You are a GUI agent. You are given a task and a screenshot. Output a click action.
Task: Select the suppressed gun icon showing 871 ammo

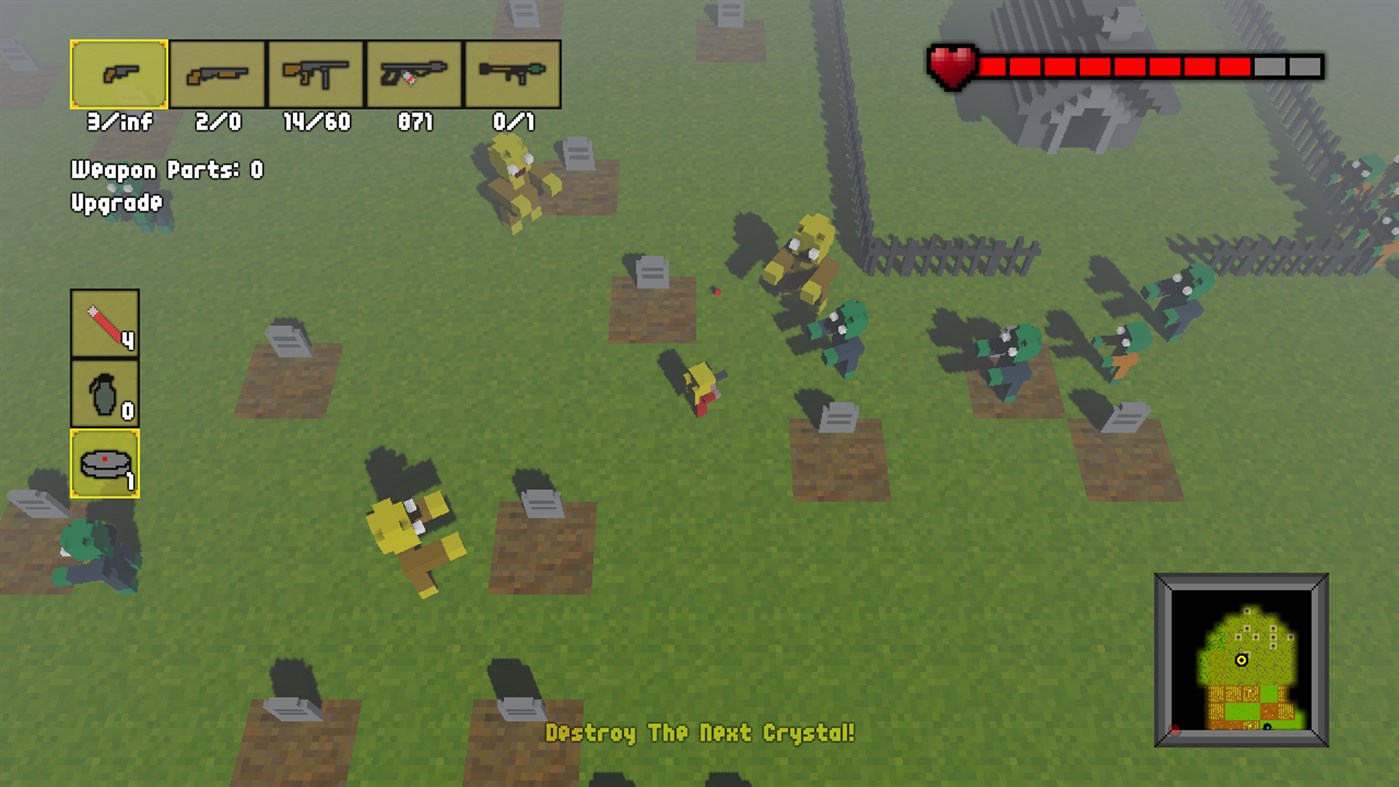click(415, 73)
